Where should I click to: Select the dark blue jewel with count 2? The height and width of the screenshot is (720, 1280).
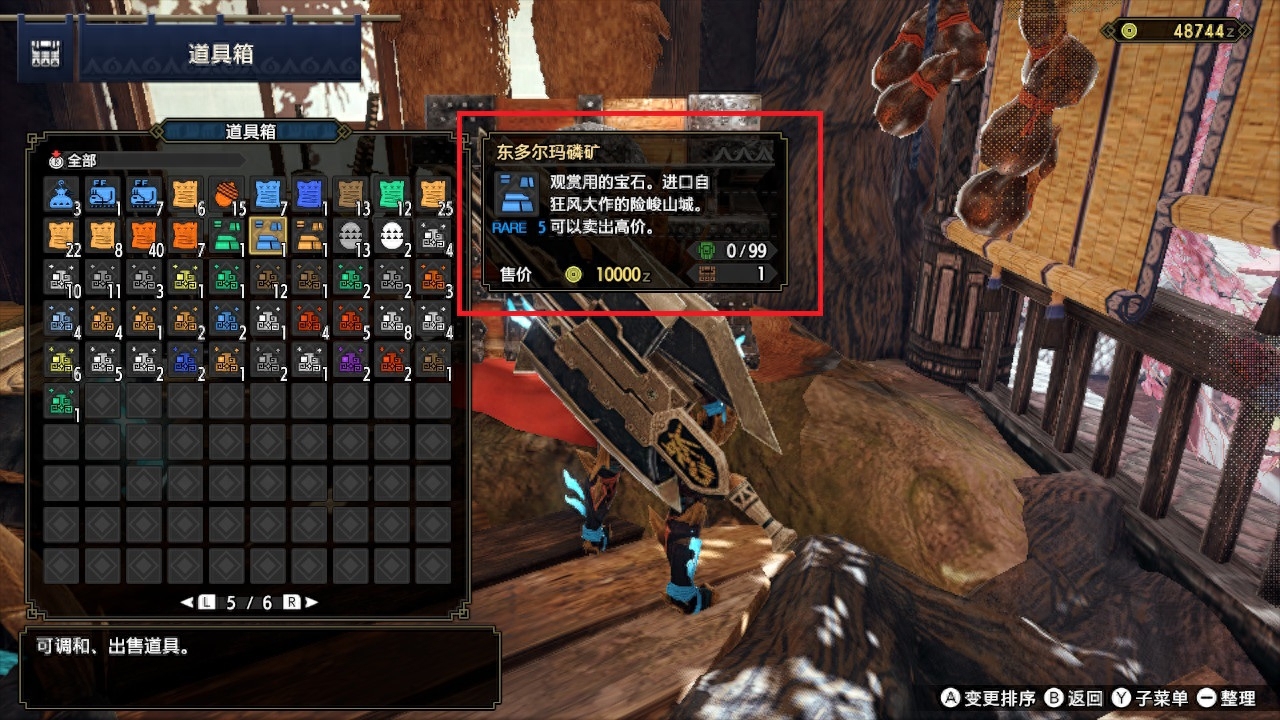tap(185, 360)
